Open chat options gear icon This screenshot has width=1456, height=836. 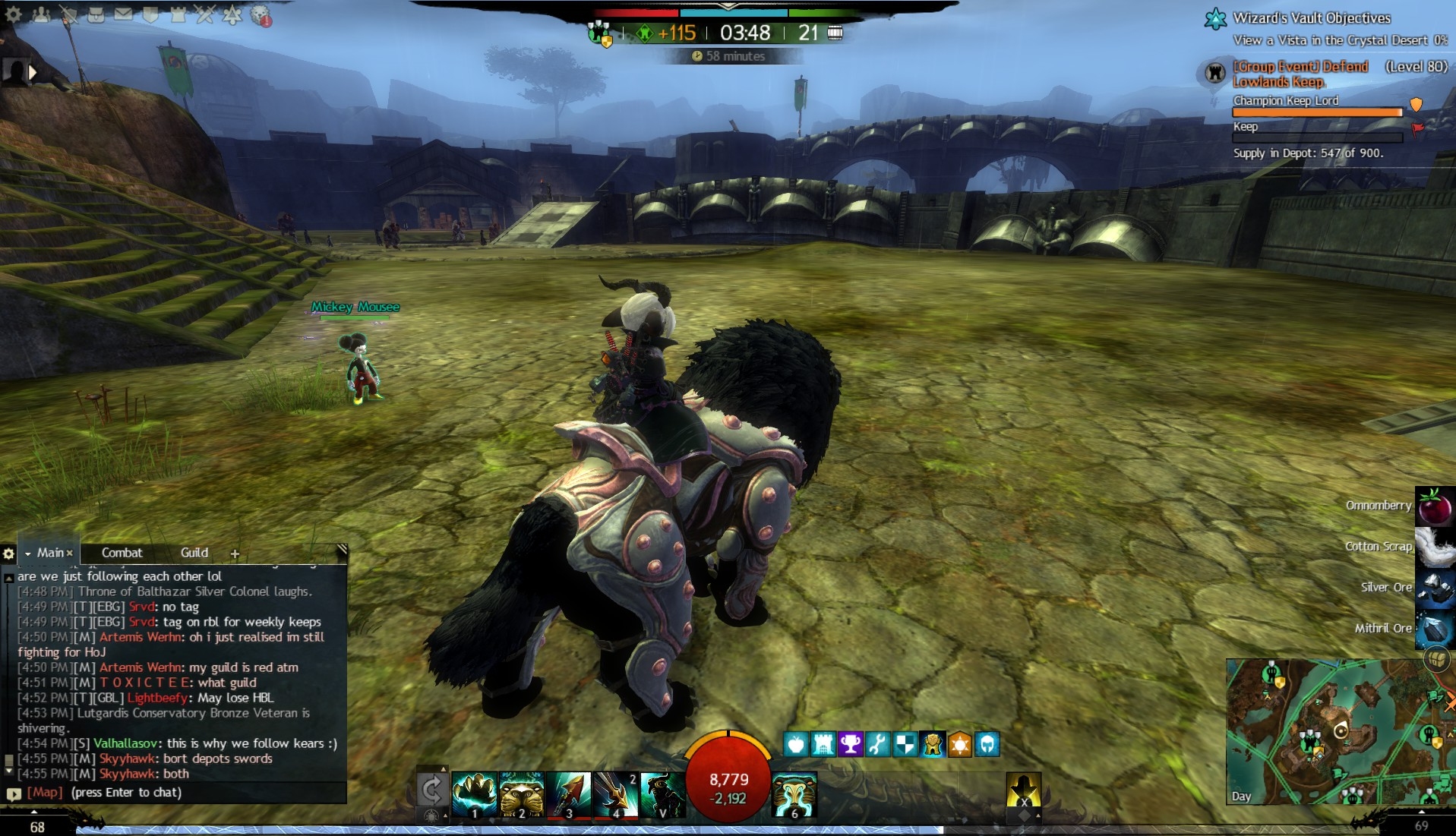(x=9, y=554)
